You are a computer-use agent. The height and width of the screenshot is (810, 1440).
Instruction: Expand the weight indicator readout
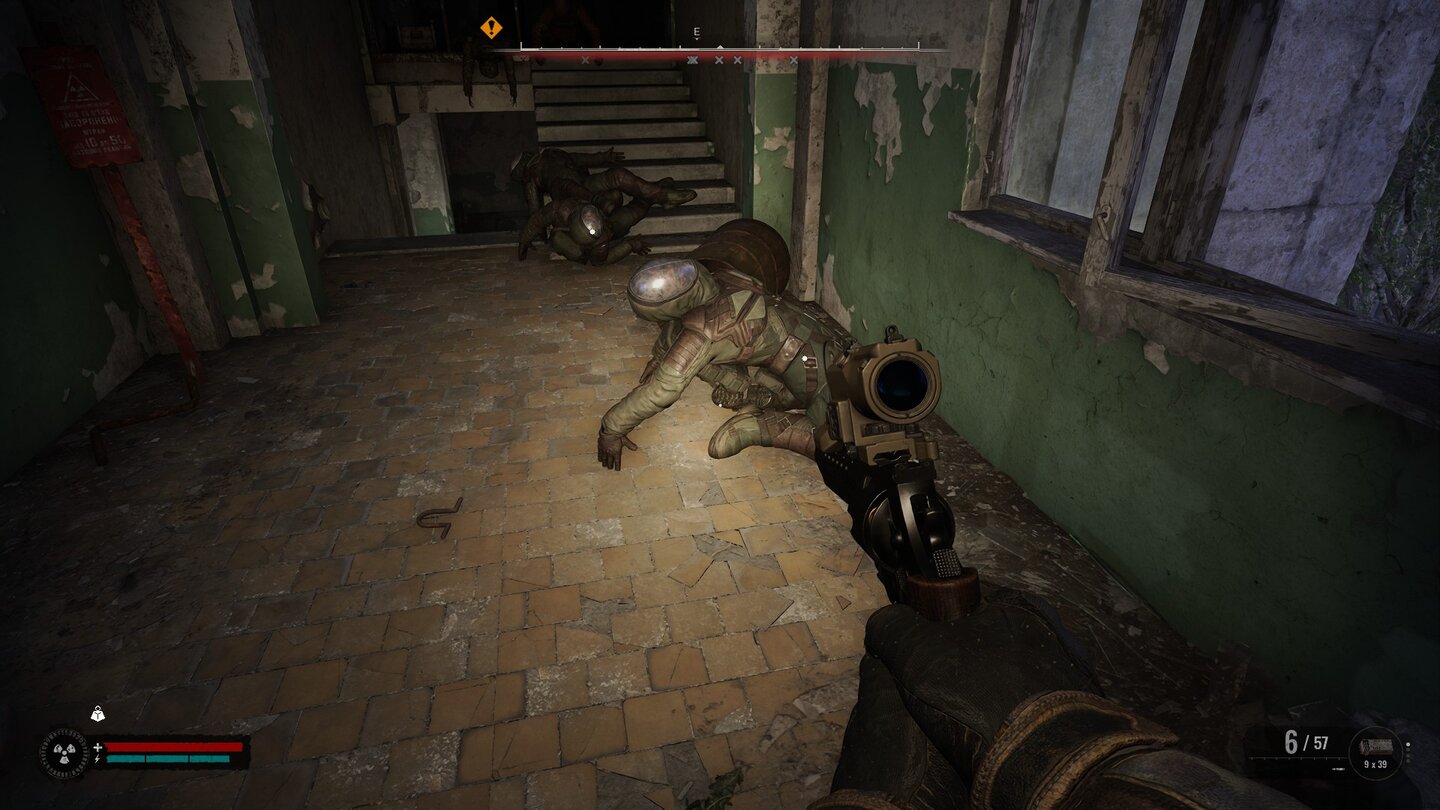tap(97, 713)
